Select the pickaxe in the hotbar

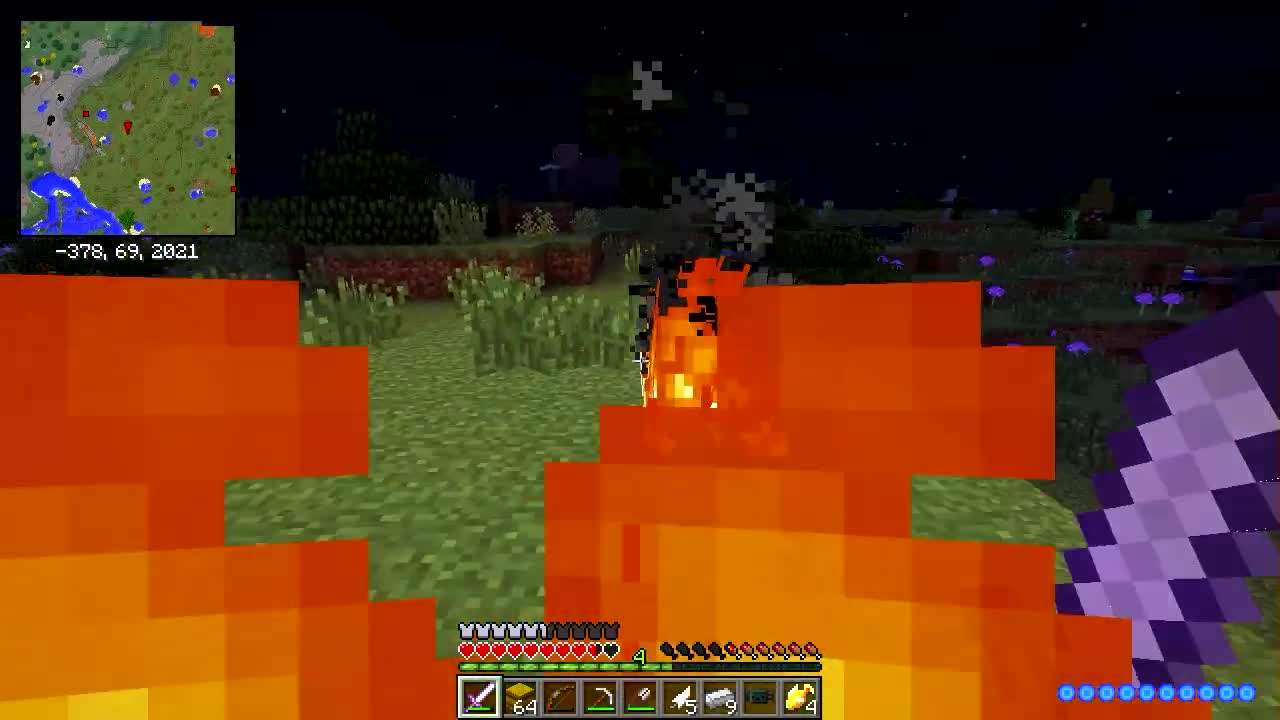point(599,697)
